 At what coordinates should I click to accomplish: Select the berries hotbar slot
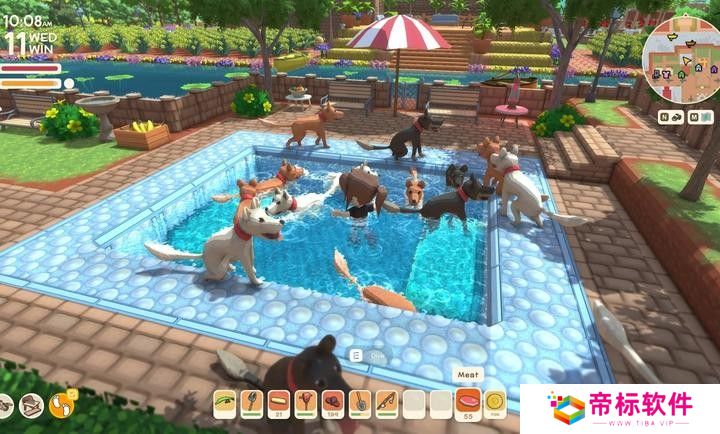click(332, 403)
